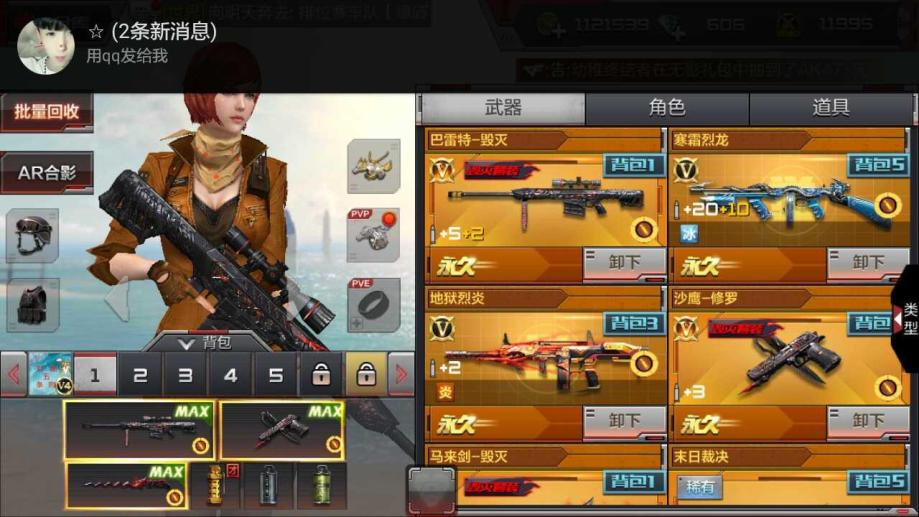The image size is (919, 517).
Task: Unequip the 寒霜烈龙 weapon
Action: 867,263
